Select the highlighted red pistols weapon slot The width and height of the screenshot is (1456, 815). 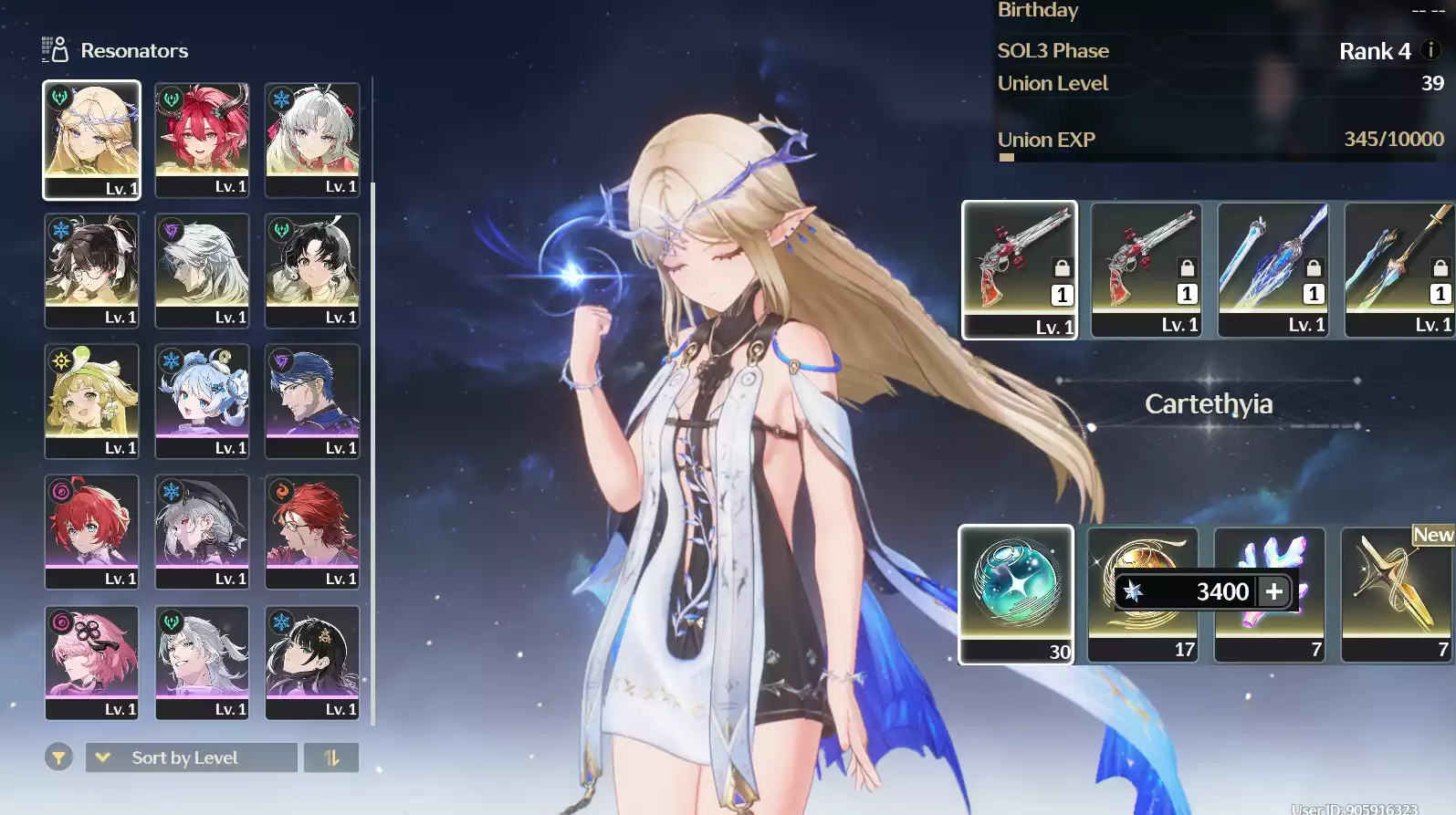tap(1020, 269)
